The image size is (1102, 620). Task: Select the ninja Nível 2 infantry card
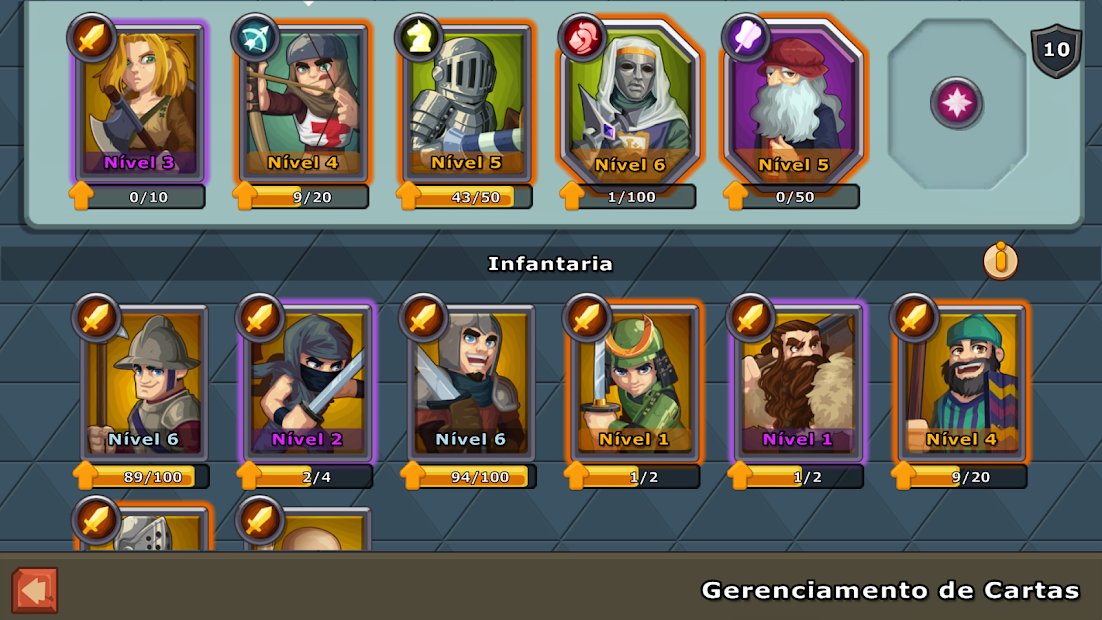click(x=308, y=382)
